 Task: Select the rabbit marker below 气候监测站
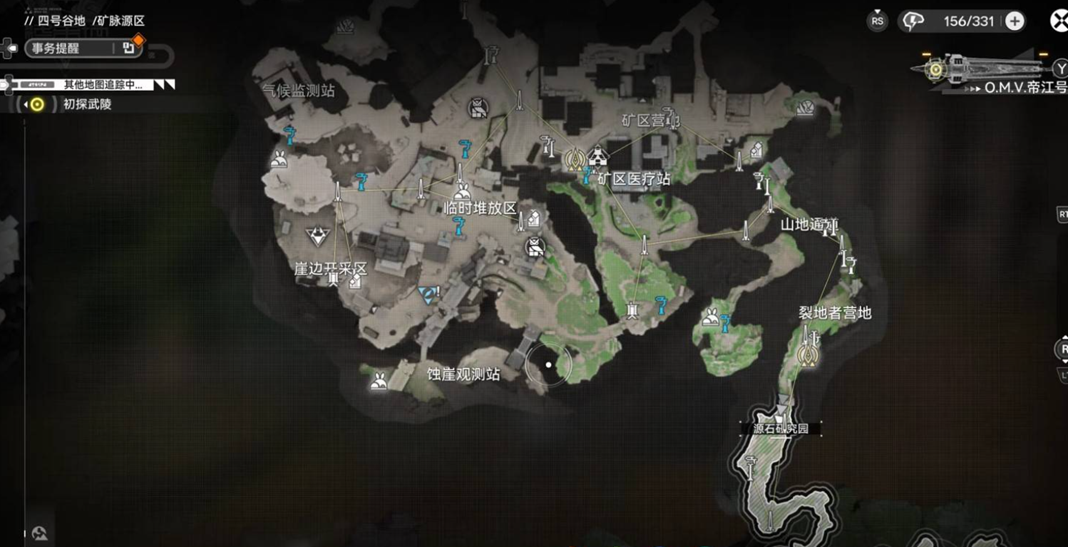(x=279, y=158)
